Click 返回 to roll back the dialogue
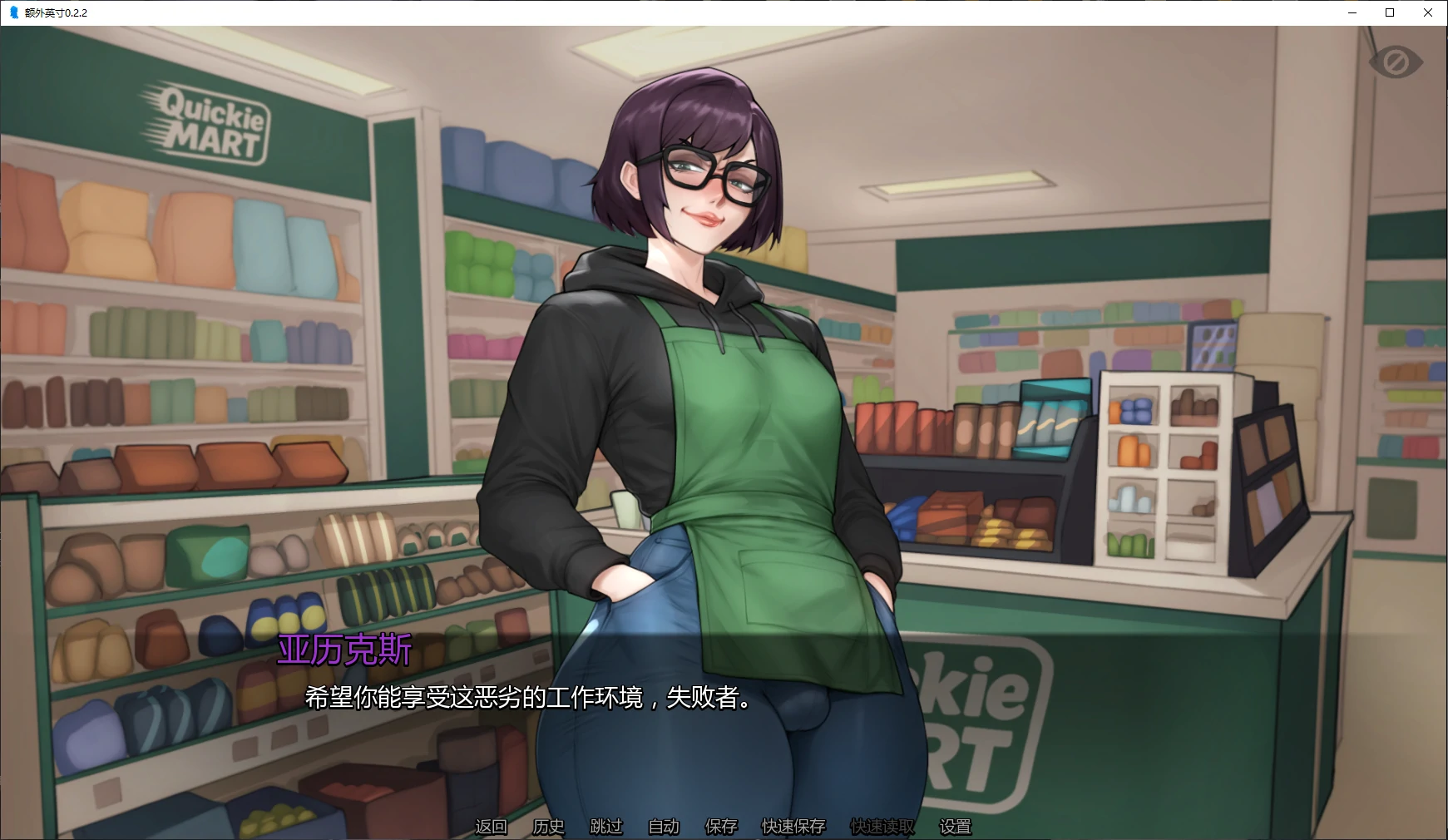The width and height of the screenshot is (1448, 840). pos(491,827)
